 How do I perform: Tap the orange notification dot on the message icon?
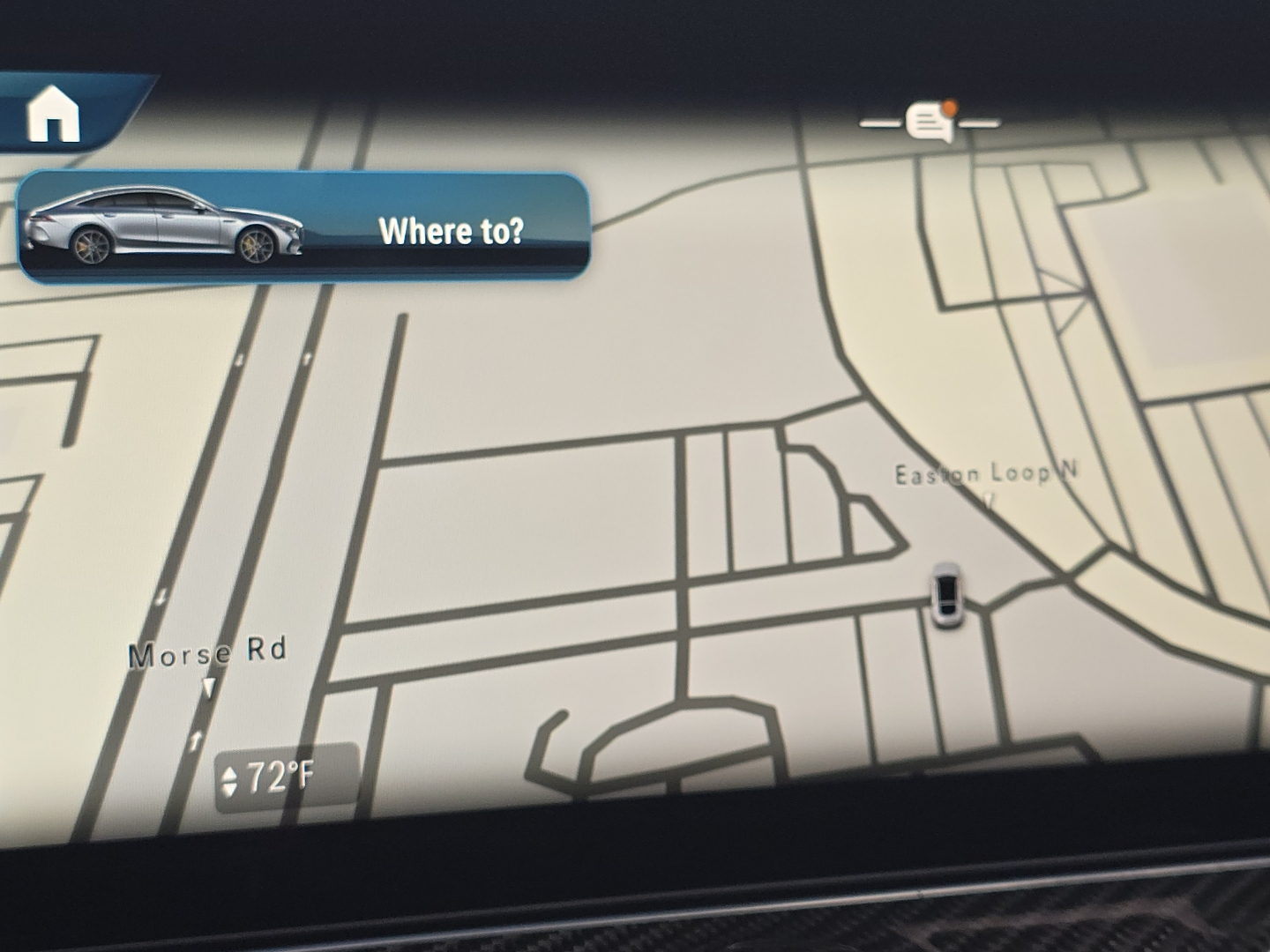click(x=948, y=106)
